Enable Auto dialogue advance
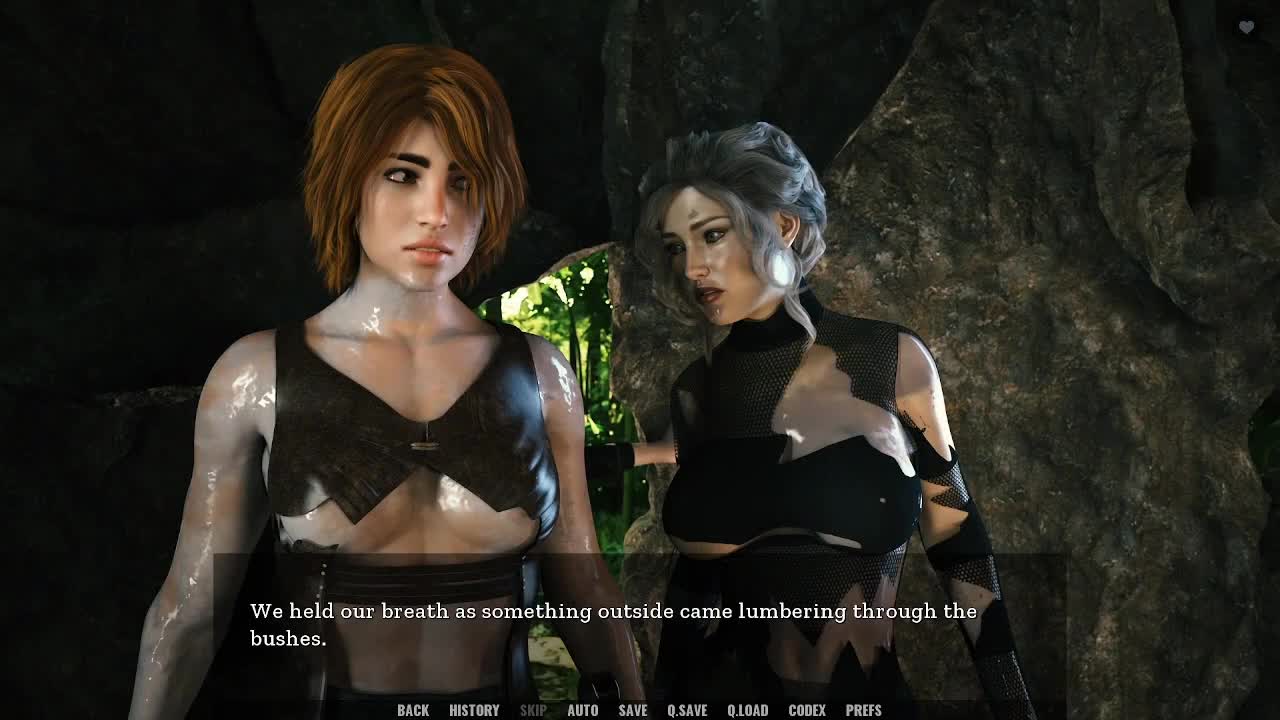1280x720 pixels. point(582,710)
